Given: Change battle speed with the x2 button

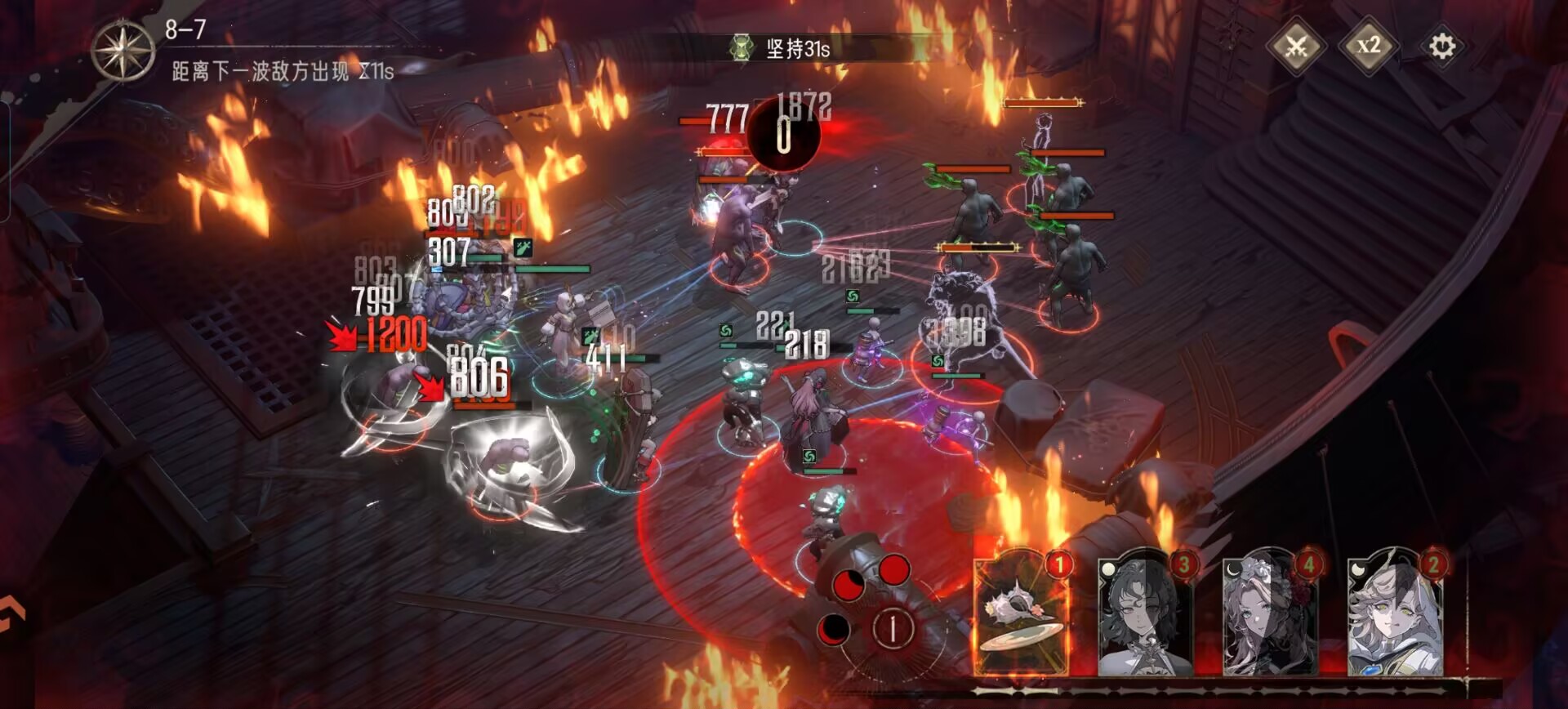Looking at the screenshot, I should click(x=1369, y=46).
